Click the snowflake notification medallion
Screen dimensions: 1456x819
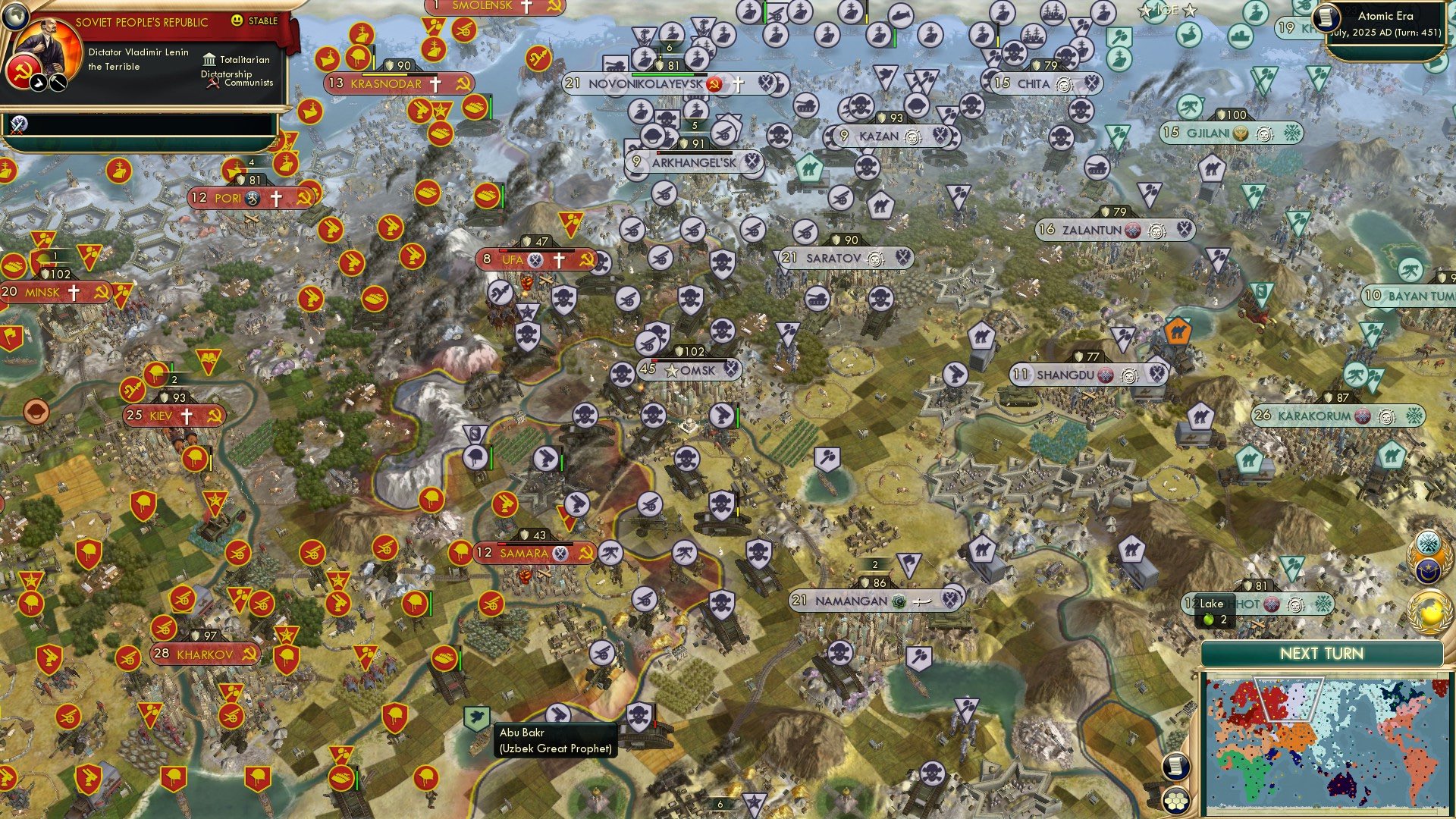coord(1428,541)
